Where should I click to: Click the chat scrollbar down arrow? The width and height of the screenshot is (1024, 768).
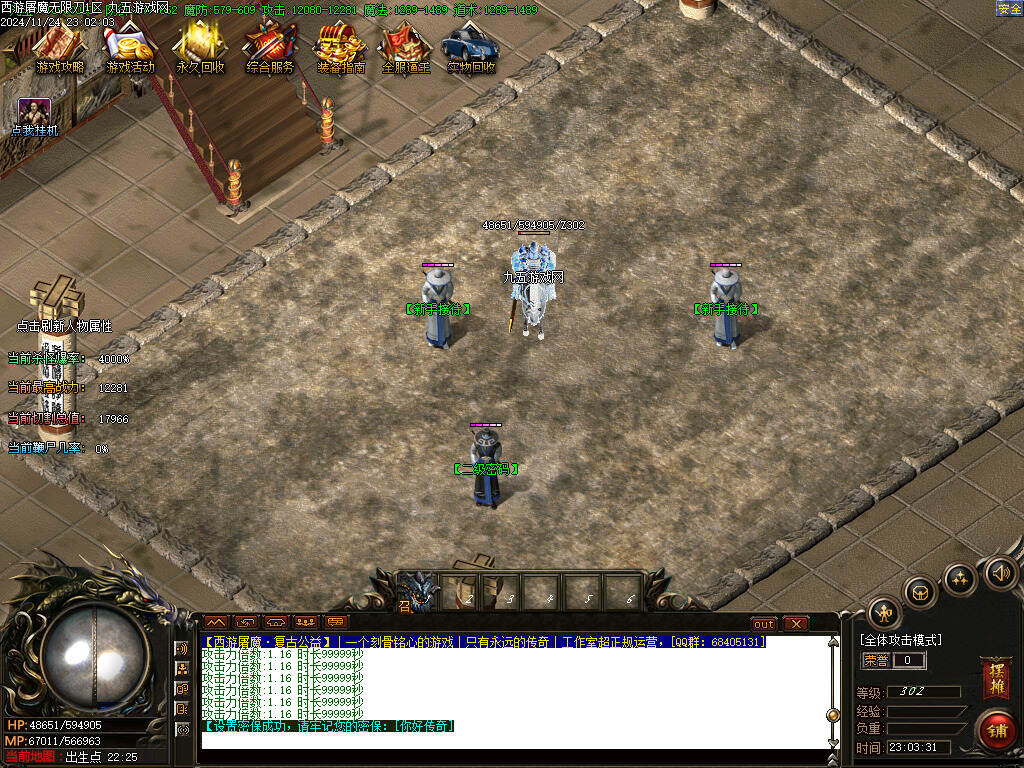pyautogui.click(x=832, y=742)
